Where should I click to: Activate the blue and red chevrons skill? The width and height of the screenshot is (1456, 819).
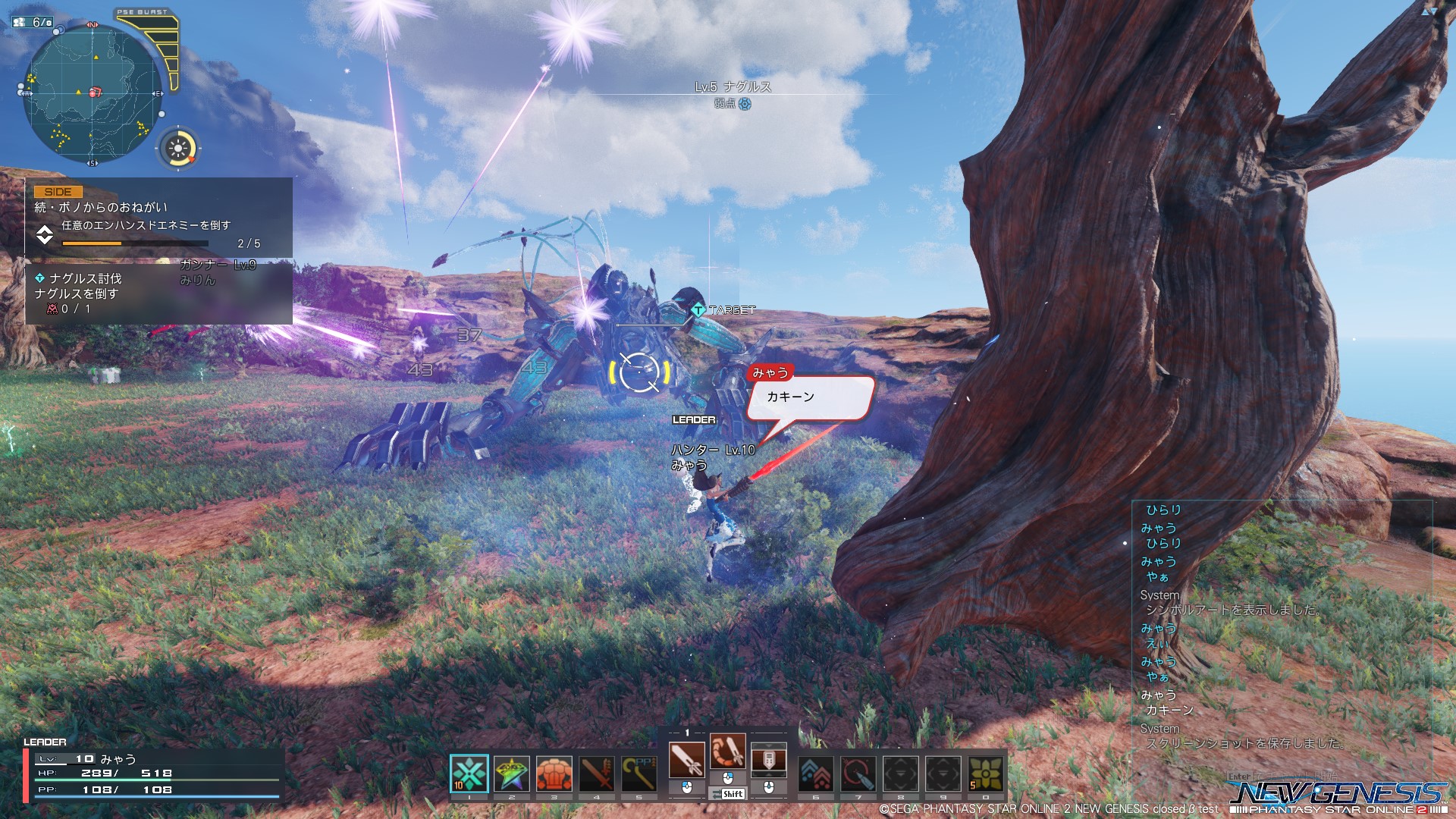pyautogui.click(x=816, y=773)
